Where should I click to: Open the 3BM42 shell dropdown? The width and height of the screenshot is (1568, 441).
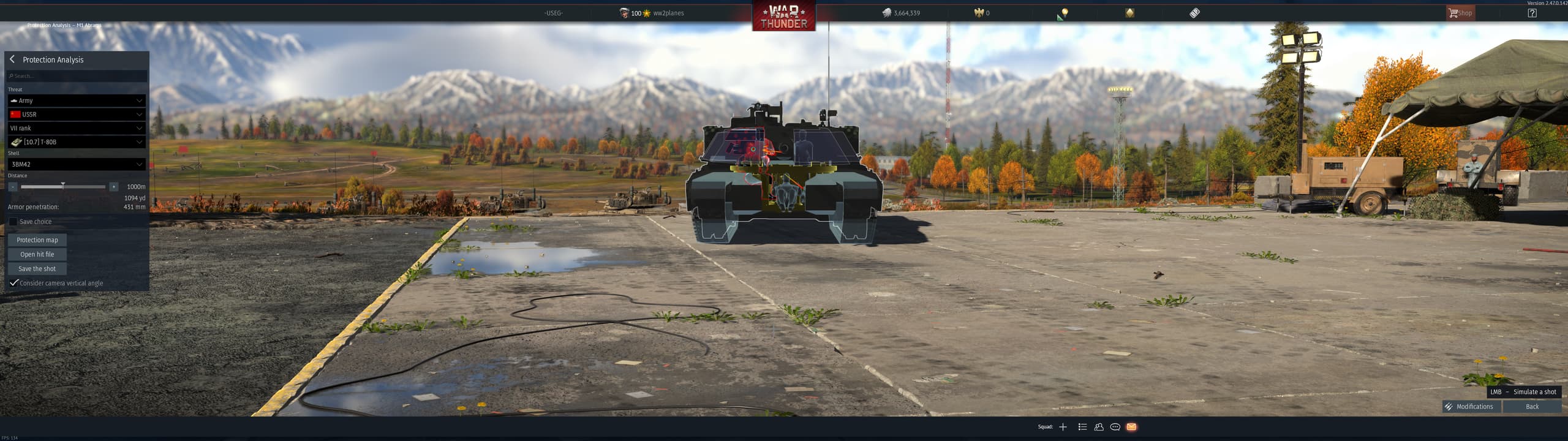[x=77, y=164]
